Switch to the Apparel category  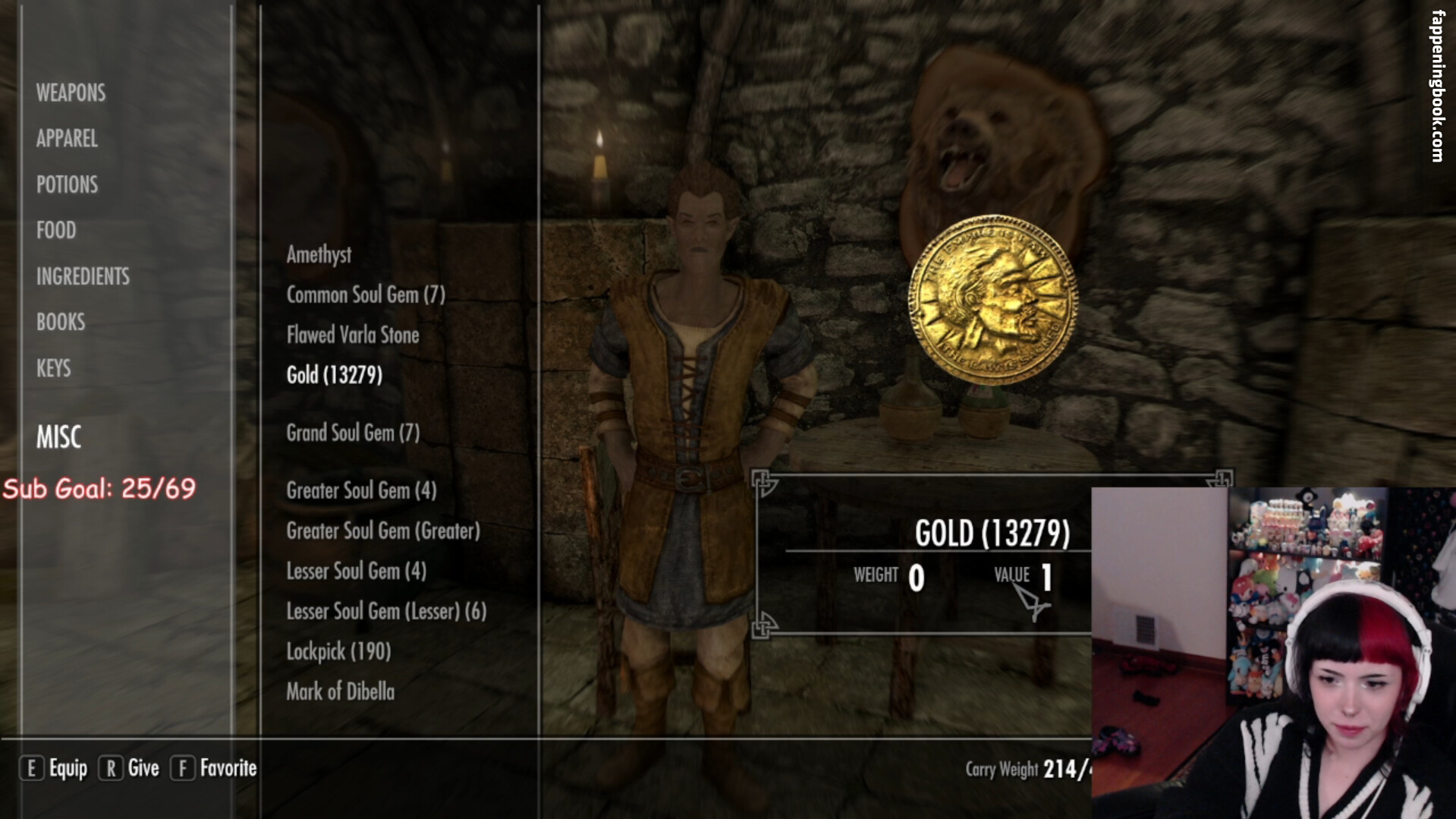[67, 139]
